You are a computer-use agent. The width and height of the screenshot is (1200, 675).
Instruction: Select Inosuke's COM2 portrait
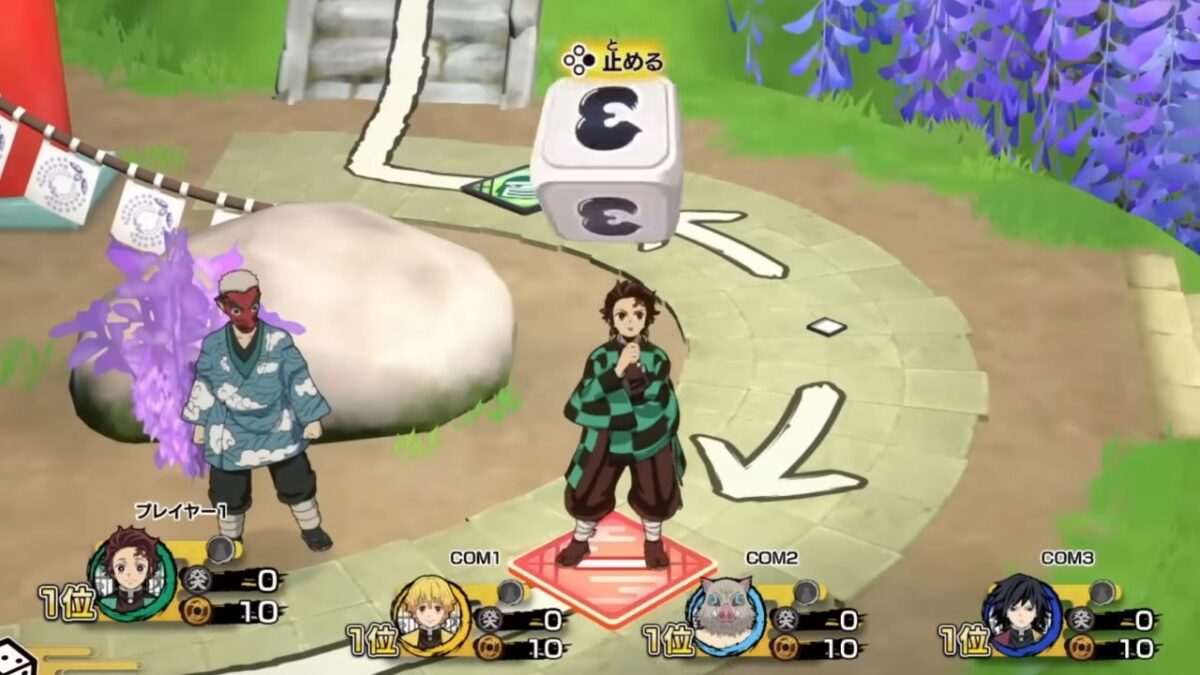point(726,614)
